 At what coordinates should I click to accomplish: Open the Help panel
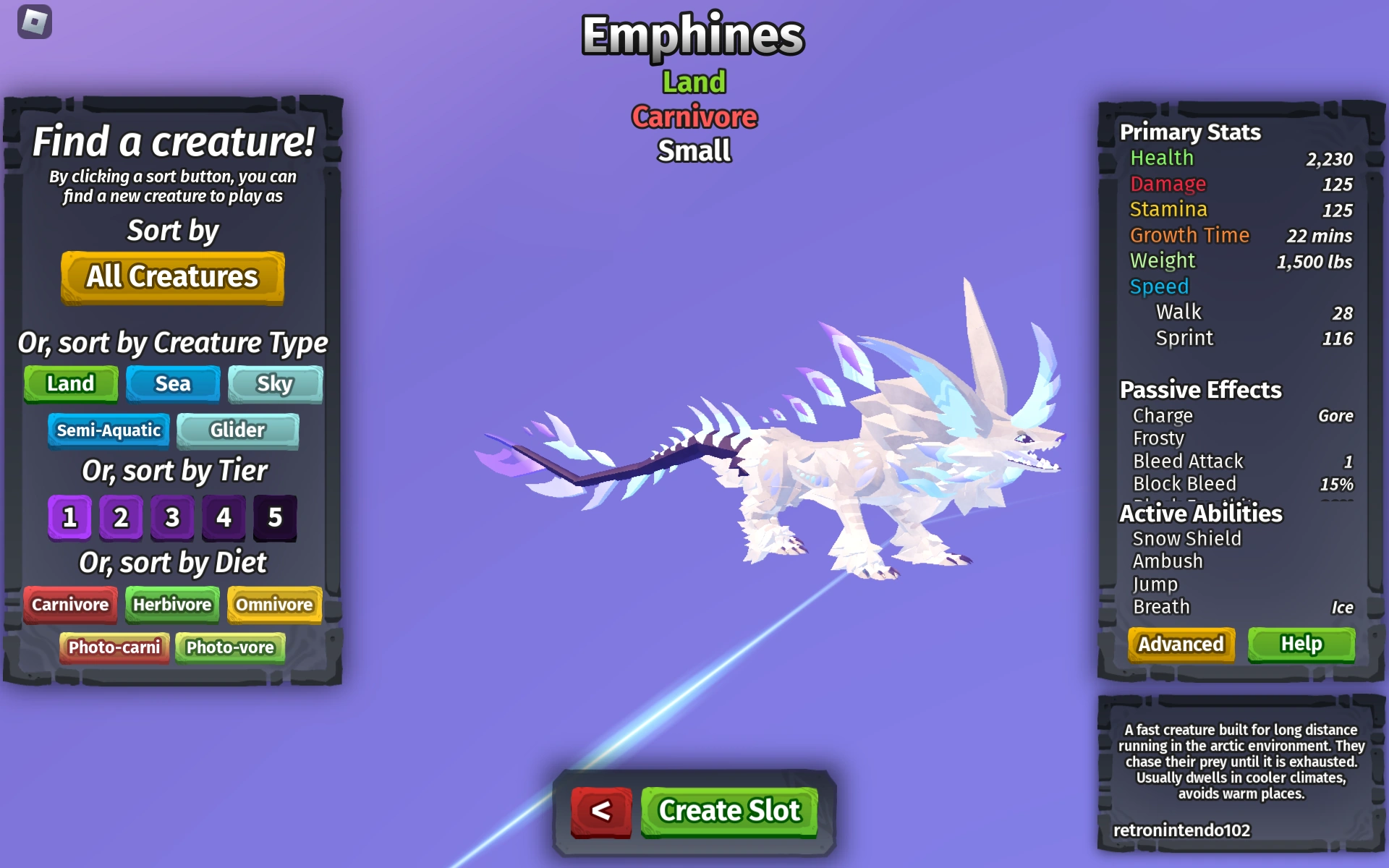[x=1301, y=643]
